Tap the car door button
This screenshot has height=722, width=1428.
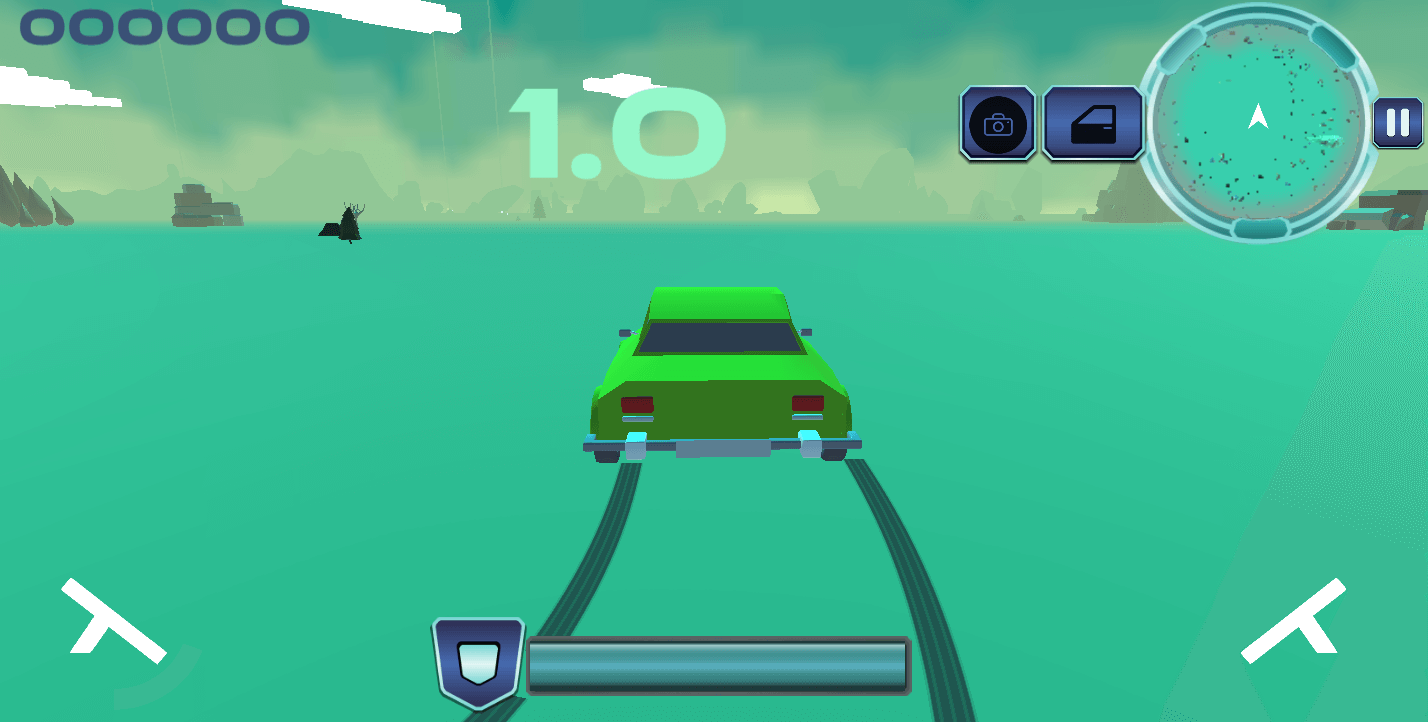(1092, 123)
